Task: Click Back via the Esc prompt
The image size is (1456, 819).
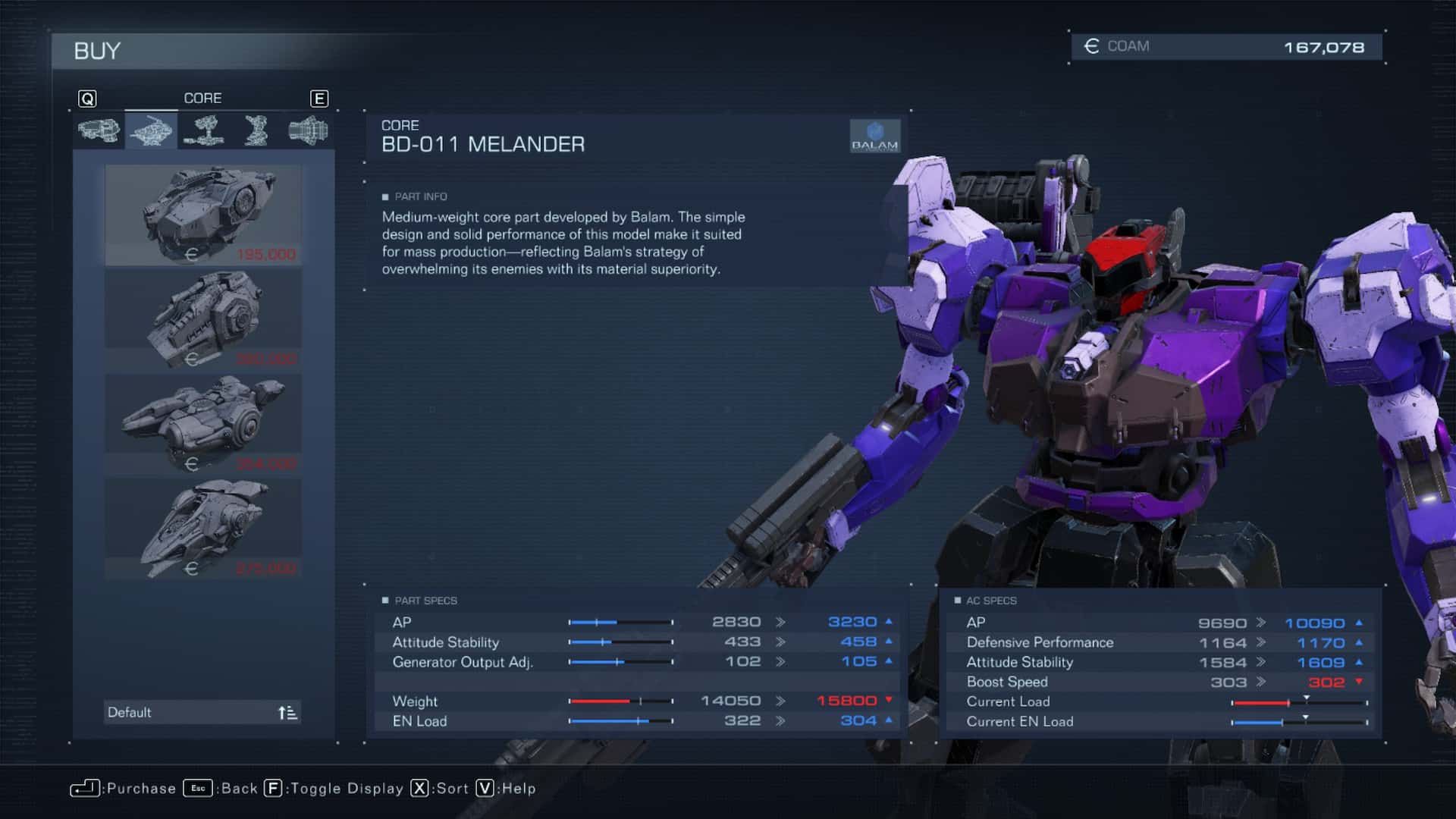Action: pos(199,789)
